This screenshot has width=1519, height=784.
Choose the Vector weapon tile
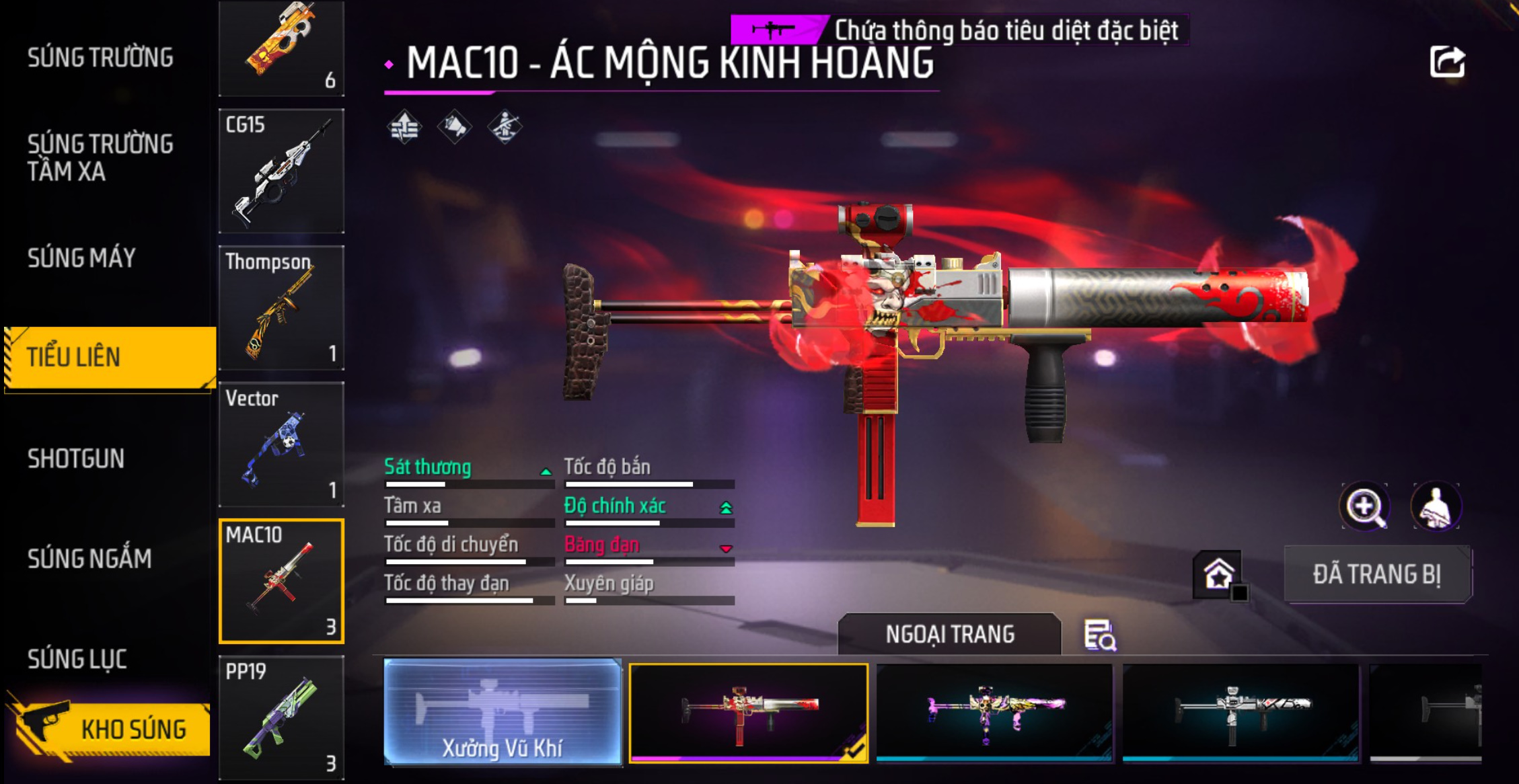click(281, 444)
